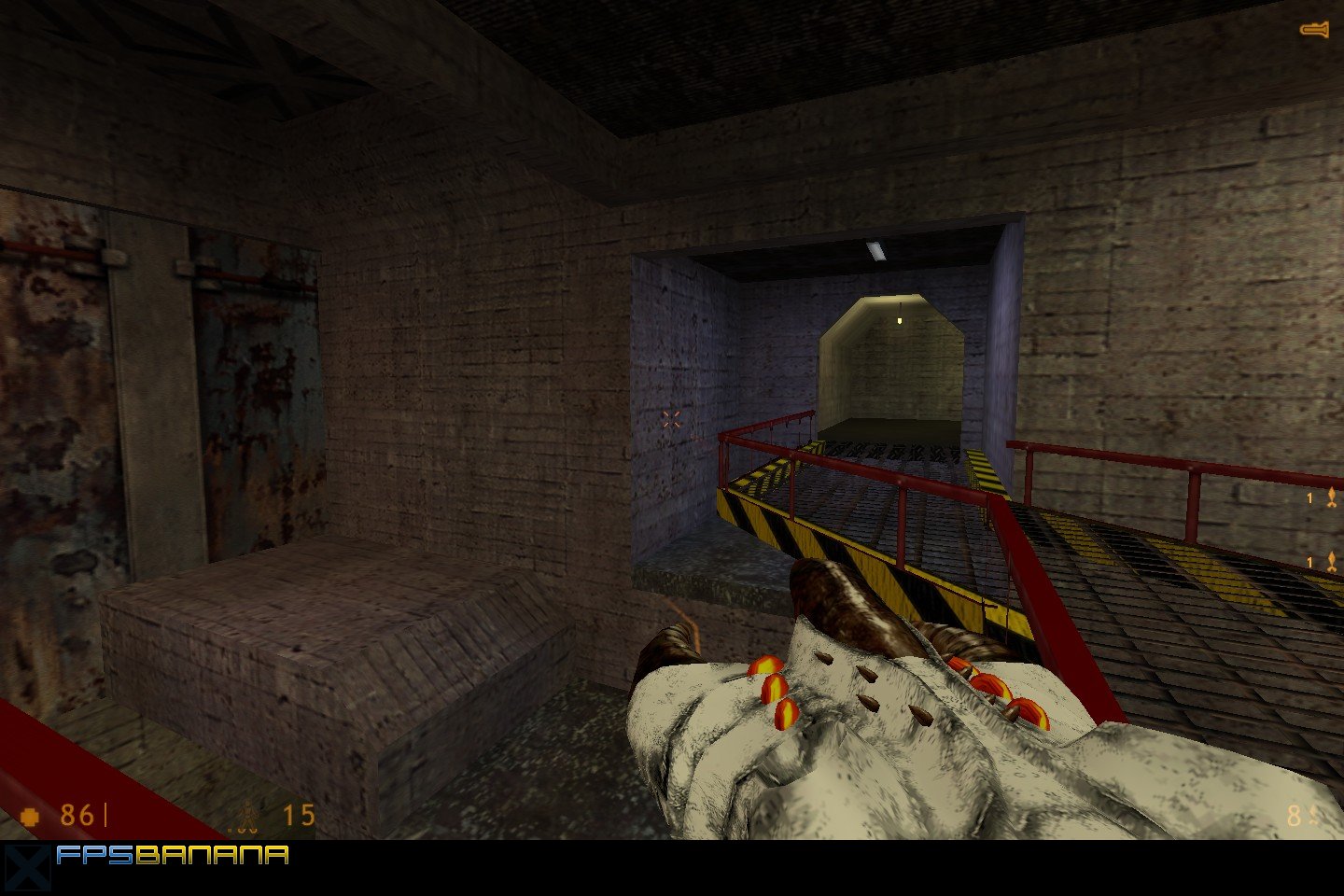1344x896 pixels.
Task: Click the upper grenade item icon on the right HUD
Action: [x=1332, y=497]
